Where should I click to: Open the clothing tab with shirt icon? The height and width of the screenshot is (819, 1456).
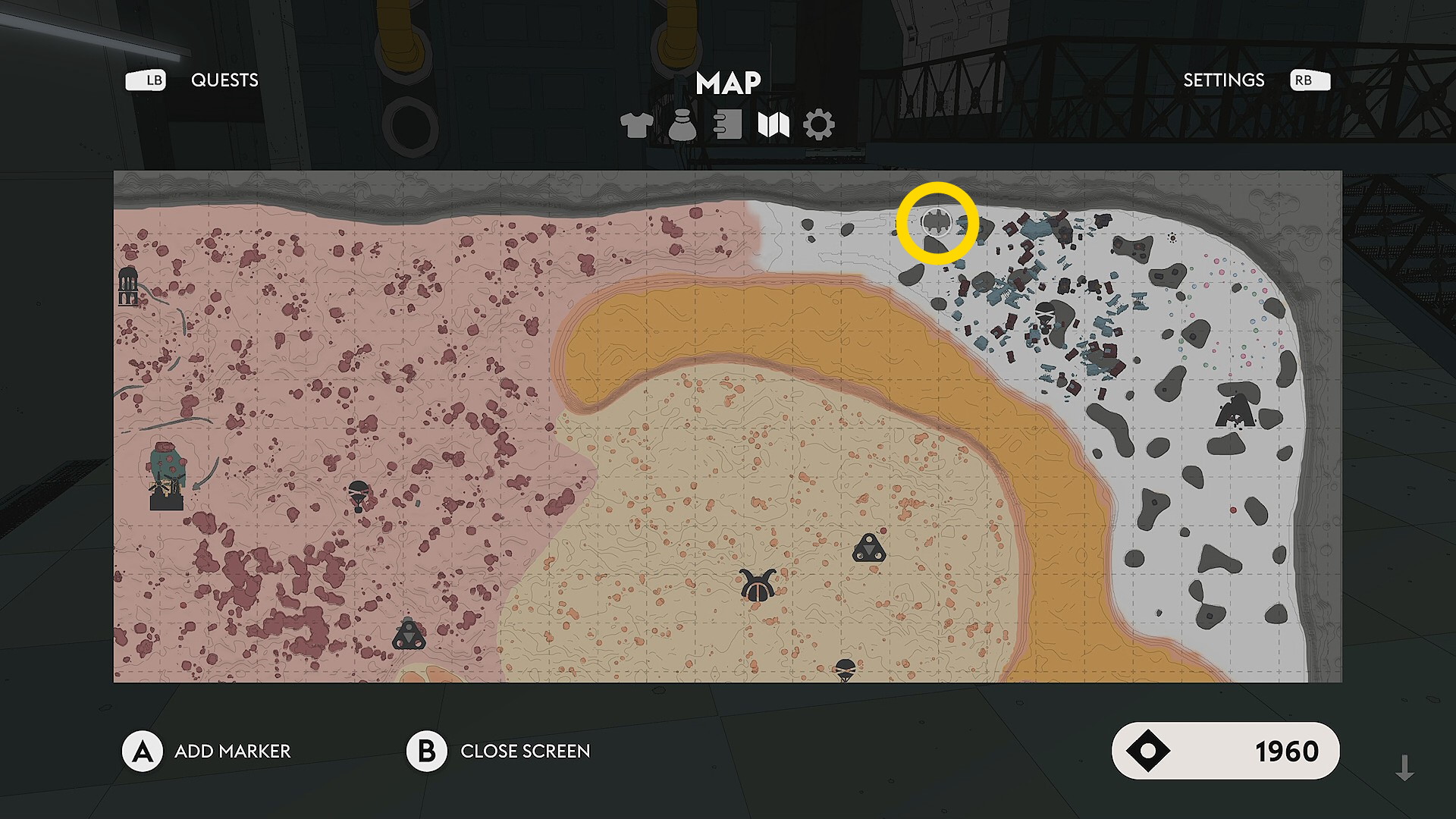tap(636, 124)
